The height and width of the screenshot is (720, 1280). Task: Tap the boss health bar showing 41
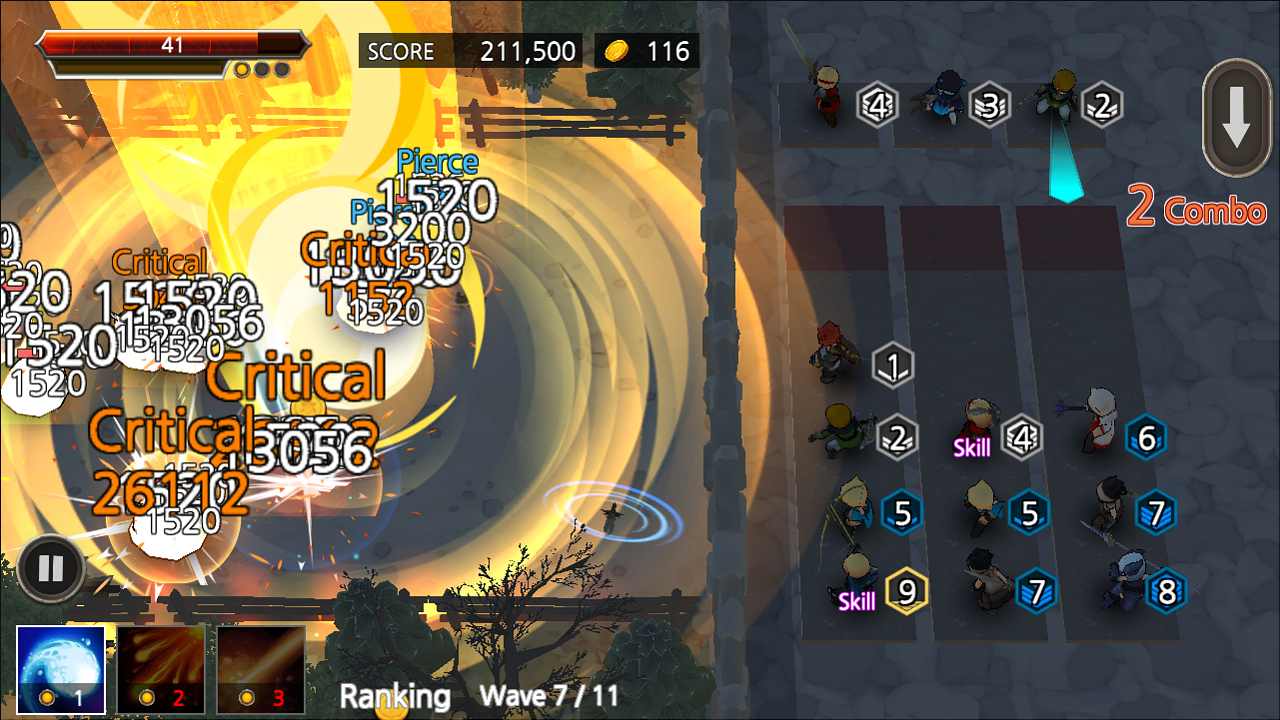click(x=170, y=45)
